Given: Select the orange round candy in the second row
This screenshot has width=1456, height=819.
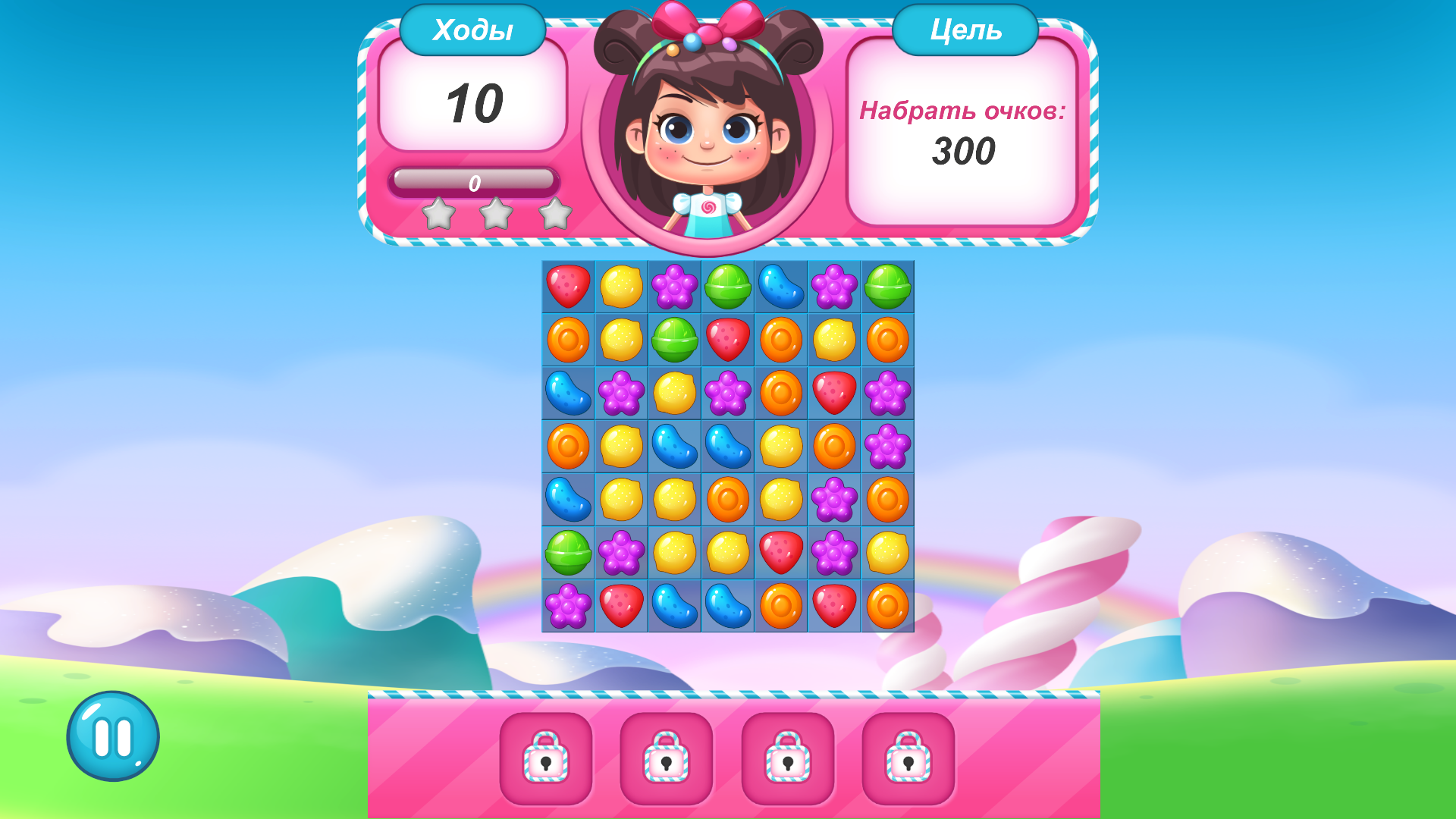Looking at the screenshot, I should tap(567, 341).
